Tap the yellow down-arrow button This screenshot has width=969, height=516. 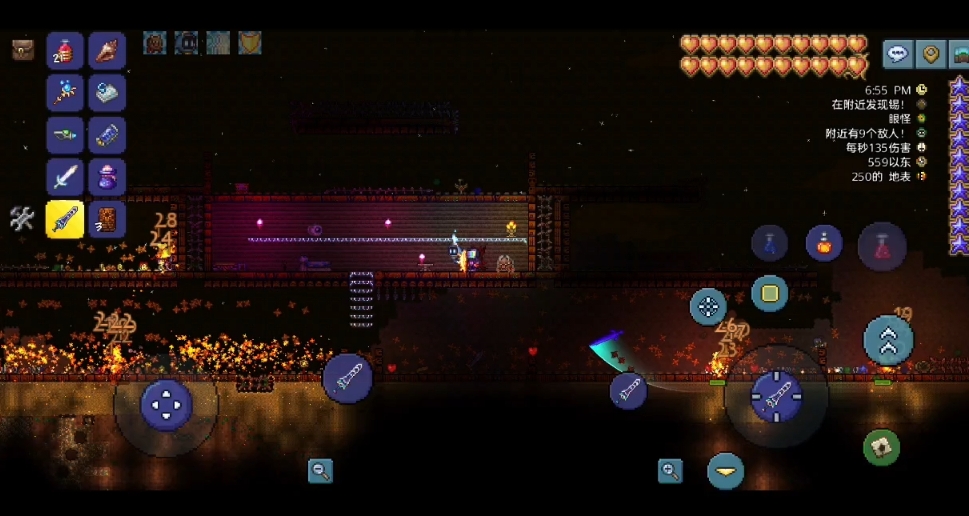[725, 471]
